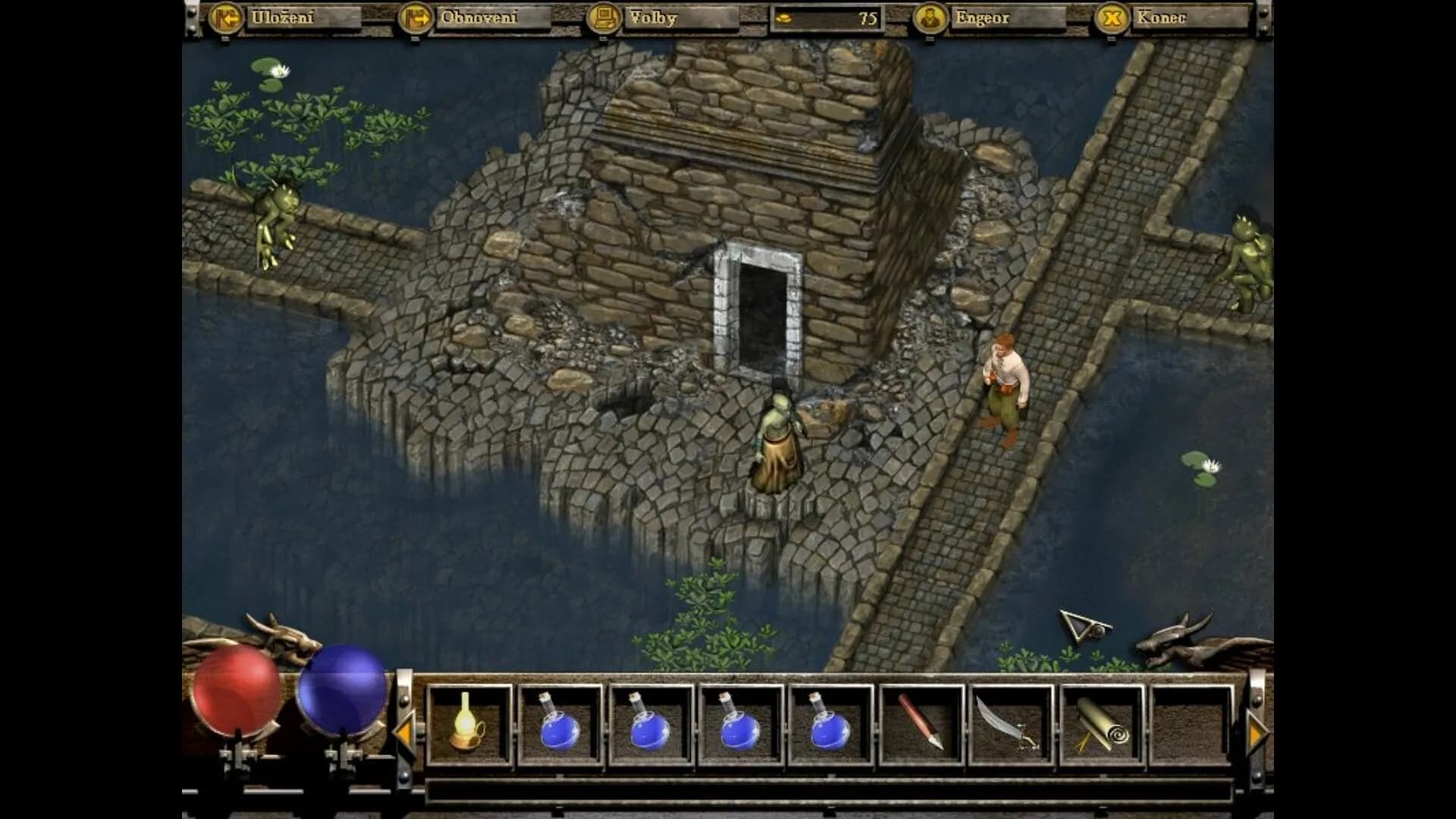This screenshot has height=819, width=1456.
Task: Select the curved sabre slot
Action: pos(1012,724)
